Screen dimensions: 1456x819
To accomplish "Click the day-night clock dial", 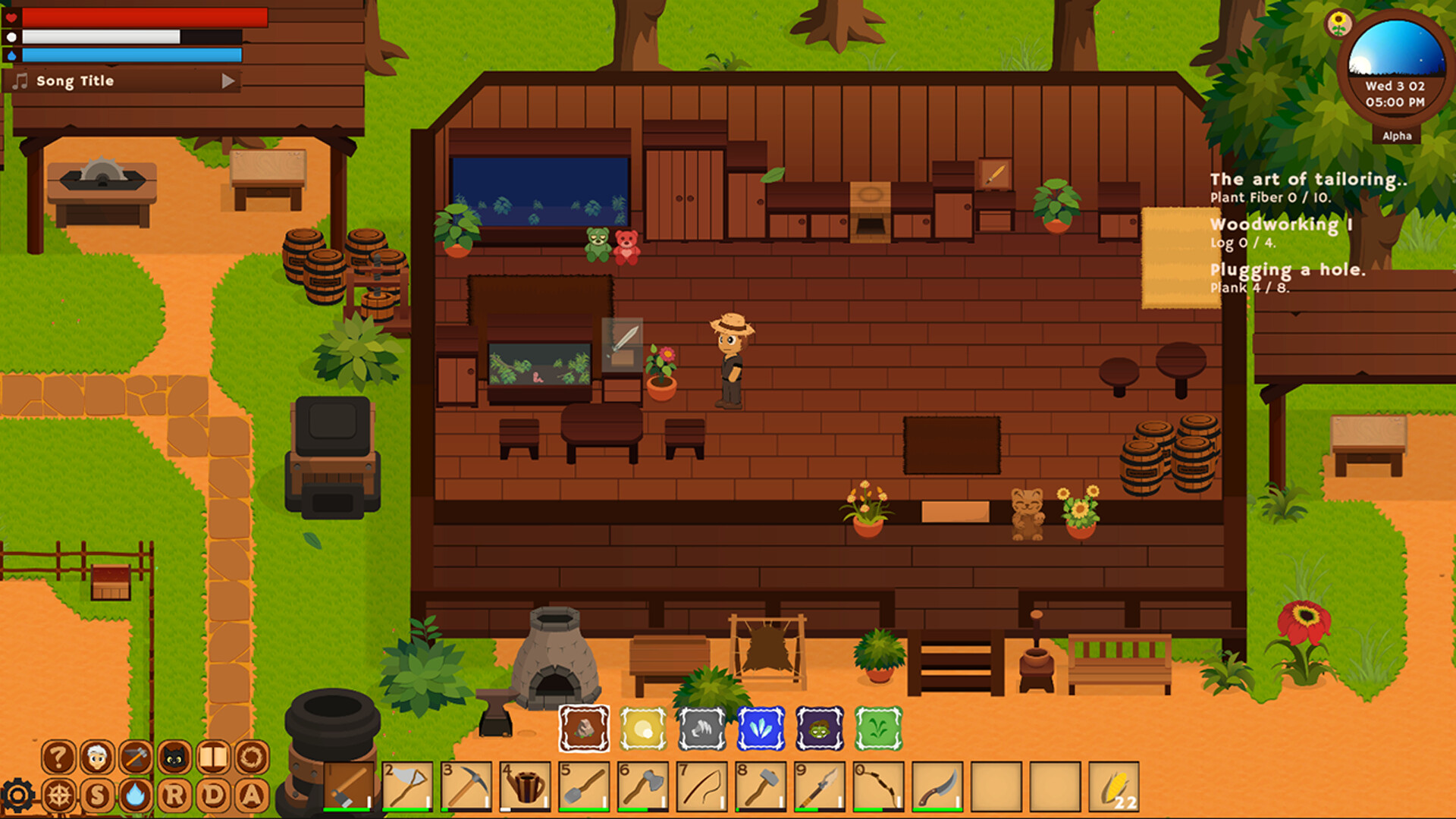I will click(1396, 68).
